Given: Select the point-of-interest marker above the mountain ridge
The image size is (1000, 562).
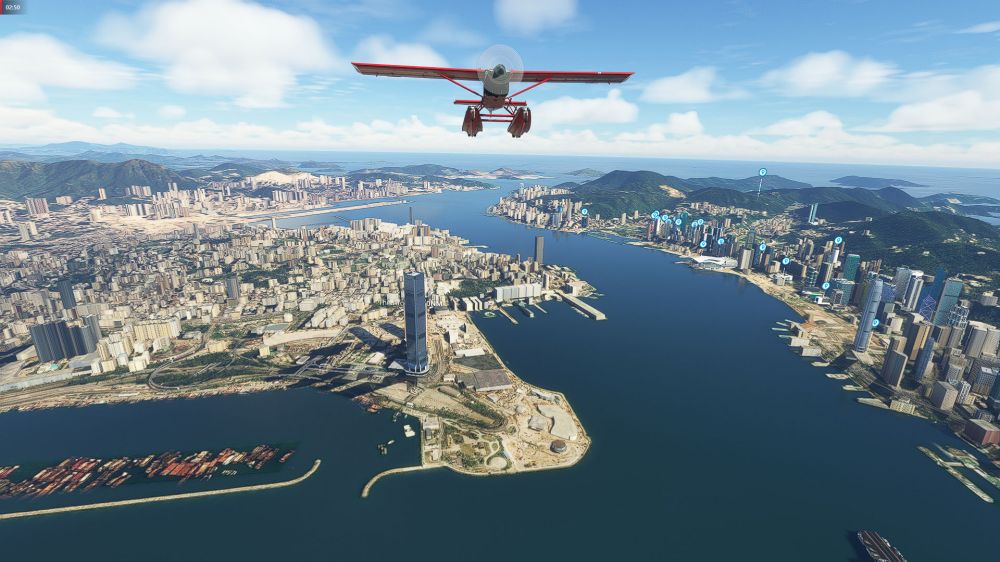Looking at the screenshot, I should coord(761,173).
